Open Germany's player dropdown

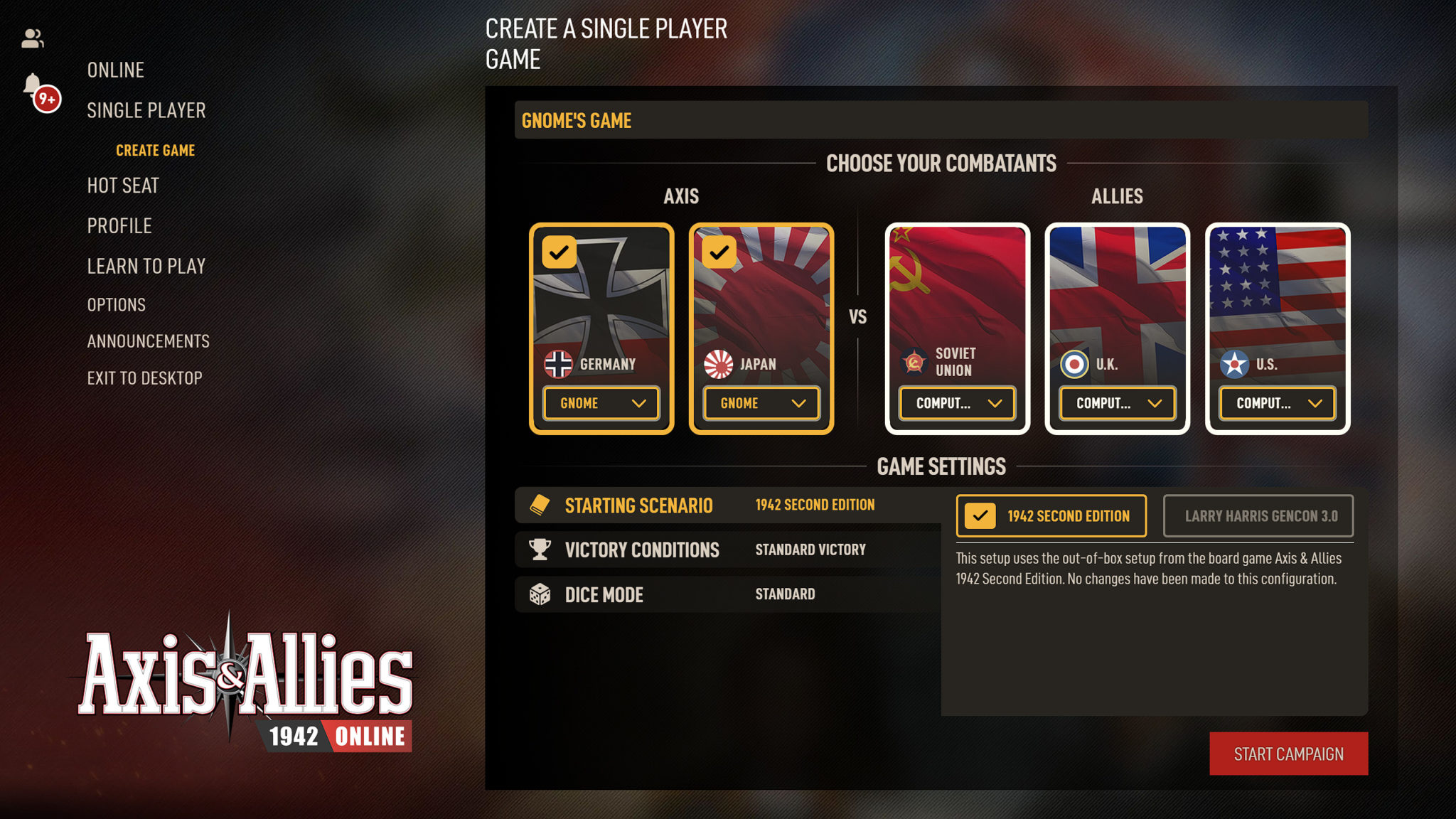(601, 403)
